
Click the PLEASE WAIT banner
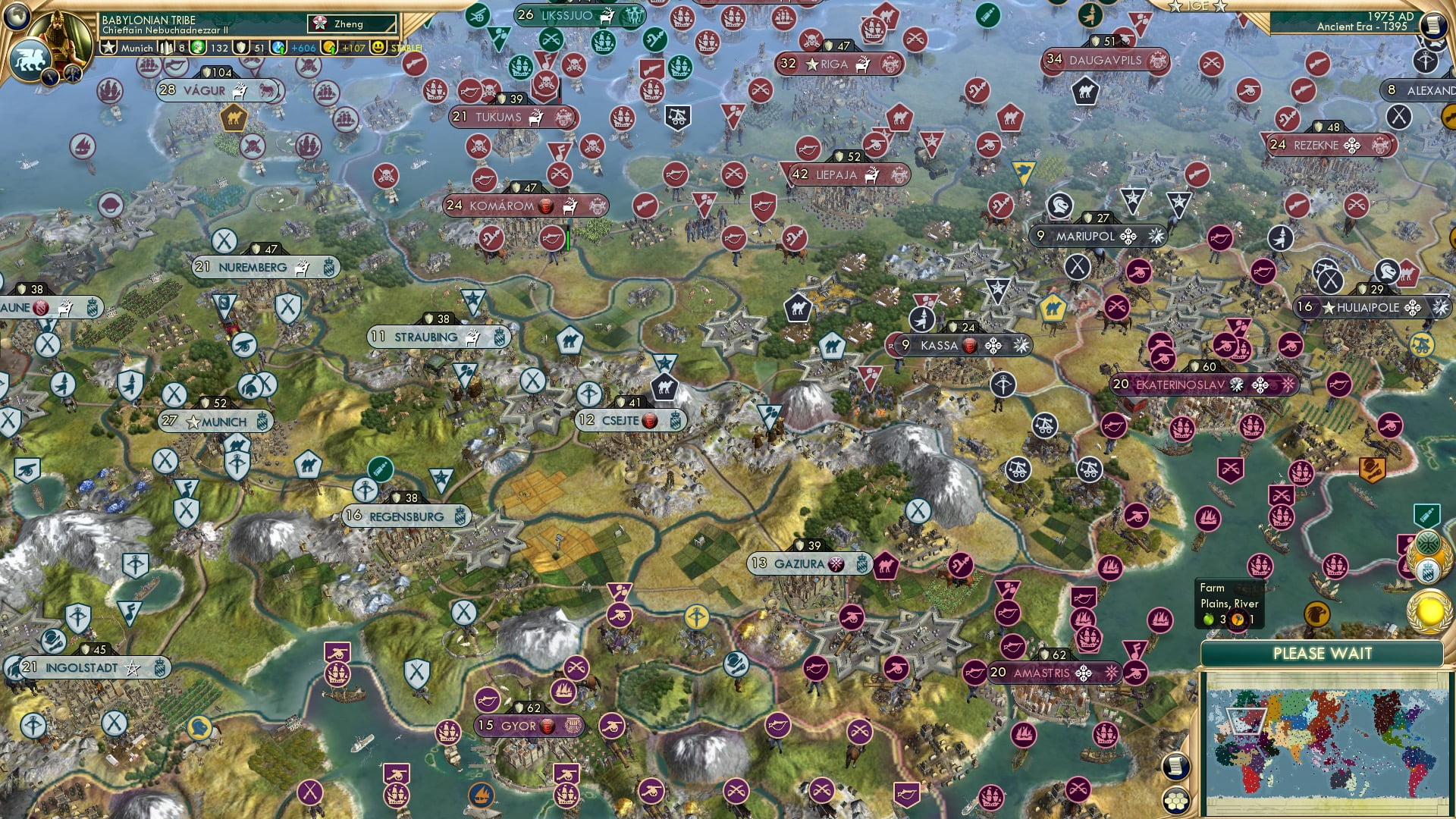tap(1323, 653)
